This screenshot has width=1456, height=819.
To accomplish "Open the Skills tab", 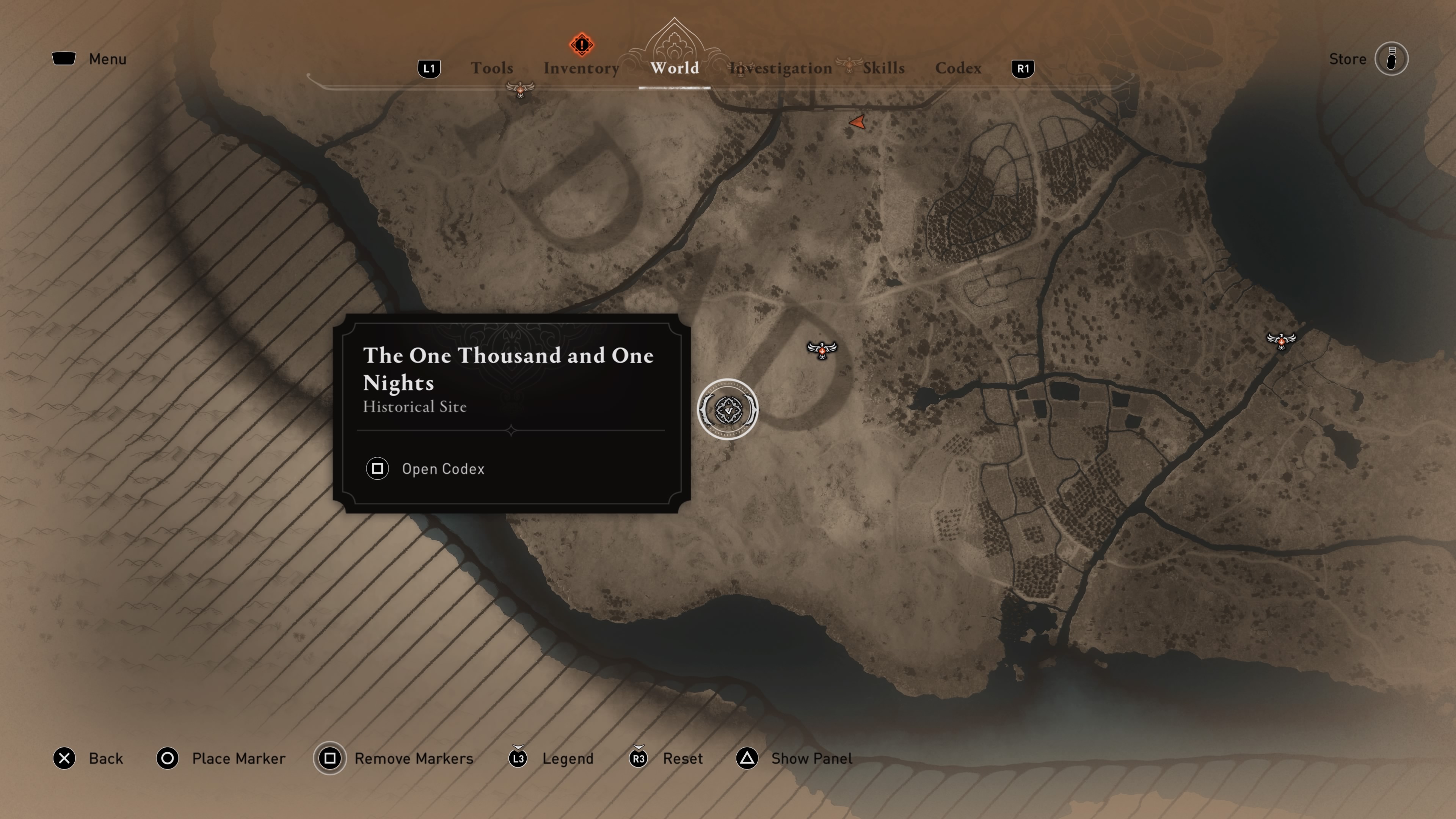I will click(883, 68).
